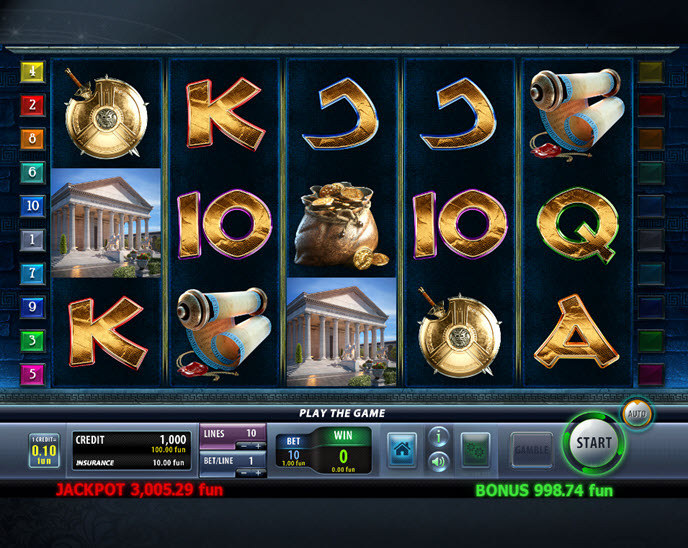Image resolution: width=688 pixels, height=548 pixels.
Task: Toggle sound with the speaker icon
Action: 438,461
